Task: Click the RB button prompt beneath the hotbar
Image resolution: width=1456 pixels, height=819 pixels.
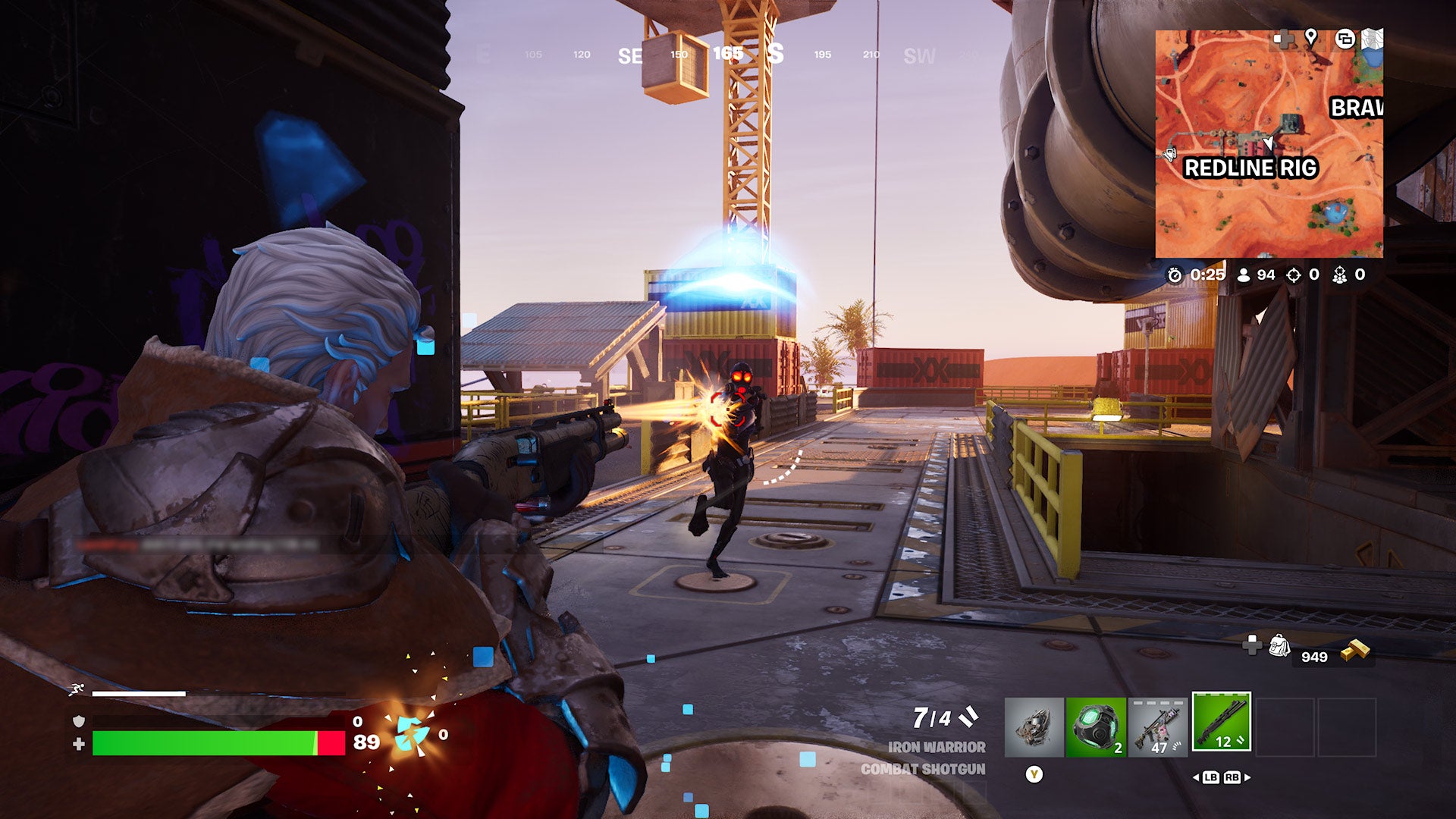Action: point(1232,778)
